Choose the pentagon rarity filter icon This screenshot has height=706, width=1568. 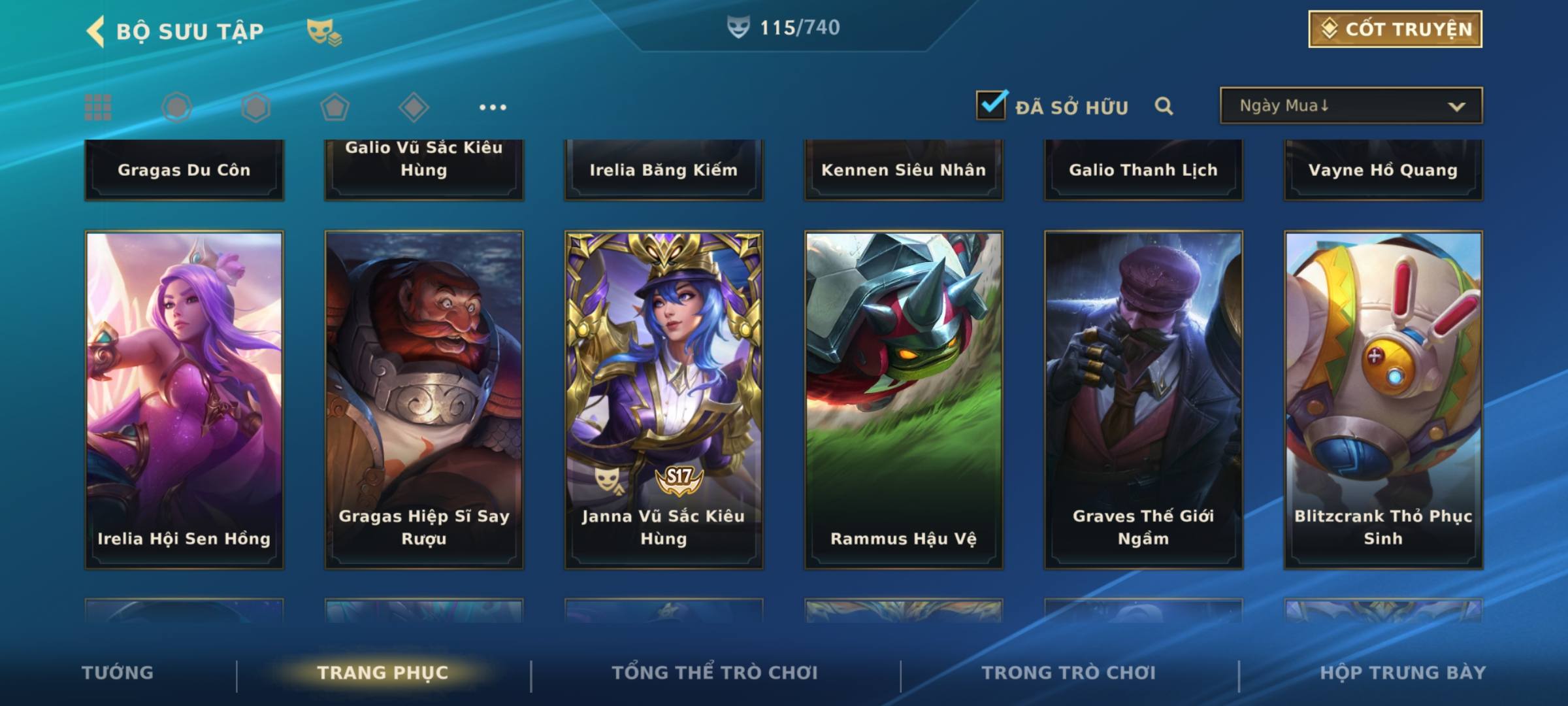pos(335,107)
